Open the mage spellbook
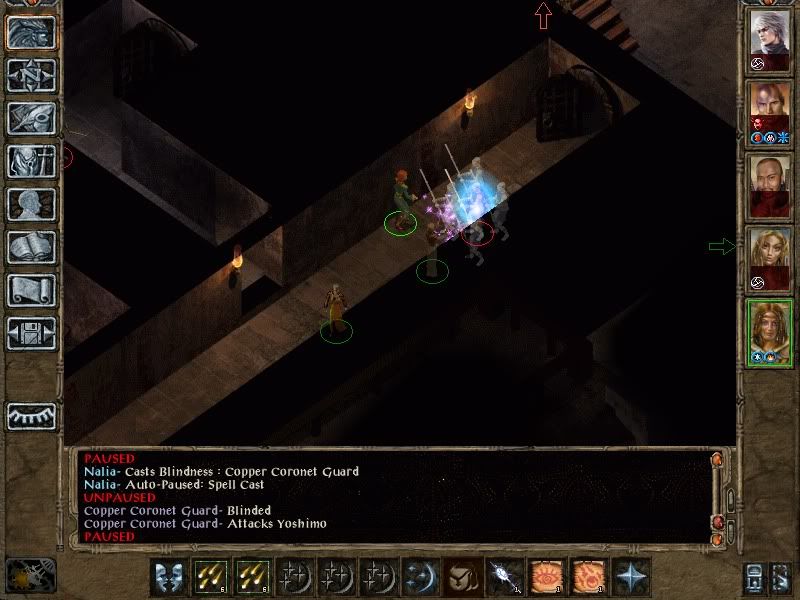 tap(31, 247)
